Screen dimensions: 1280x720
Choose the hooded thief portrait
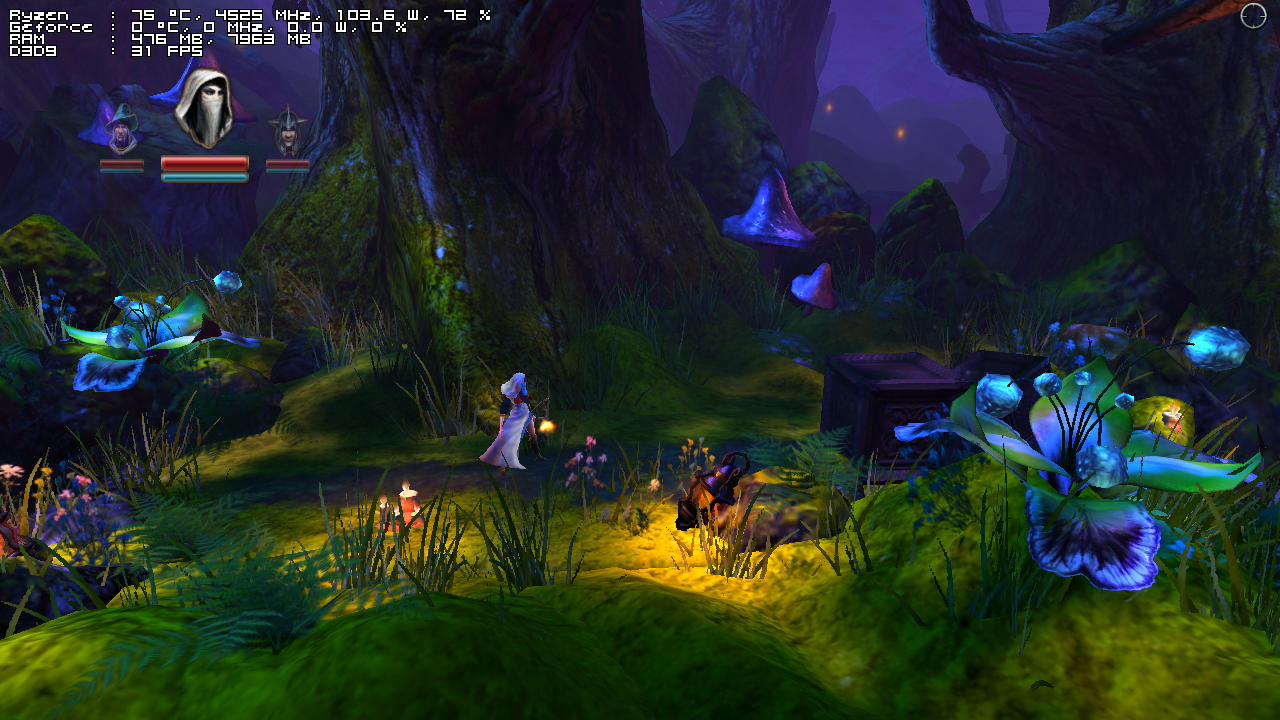click(204, 108)
